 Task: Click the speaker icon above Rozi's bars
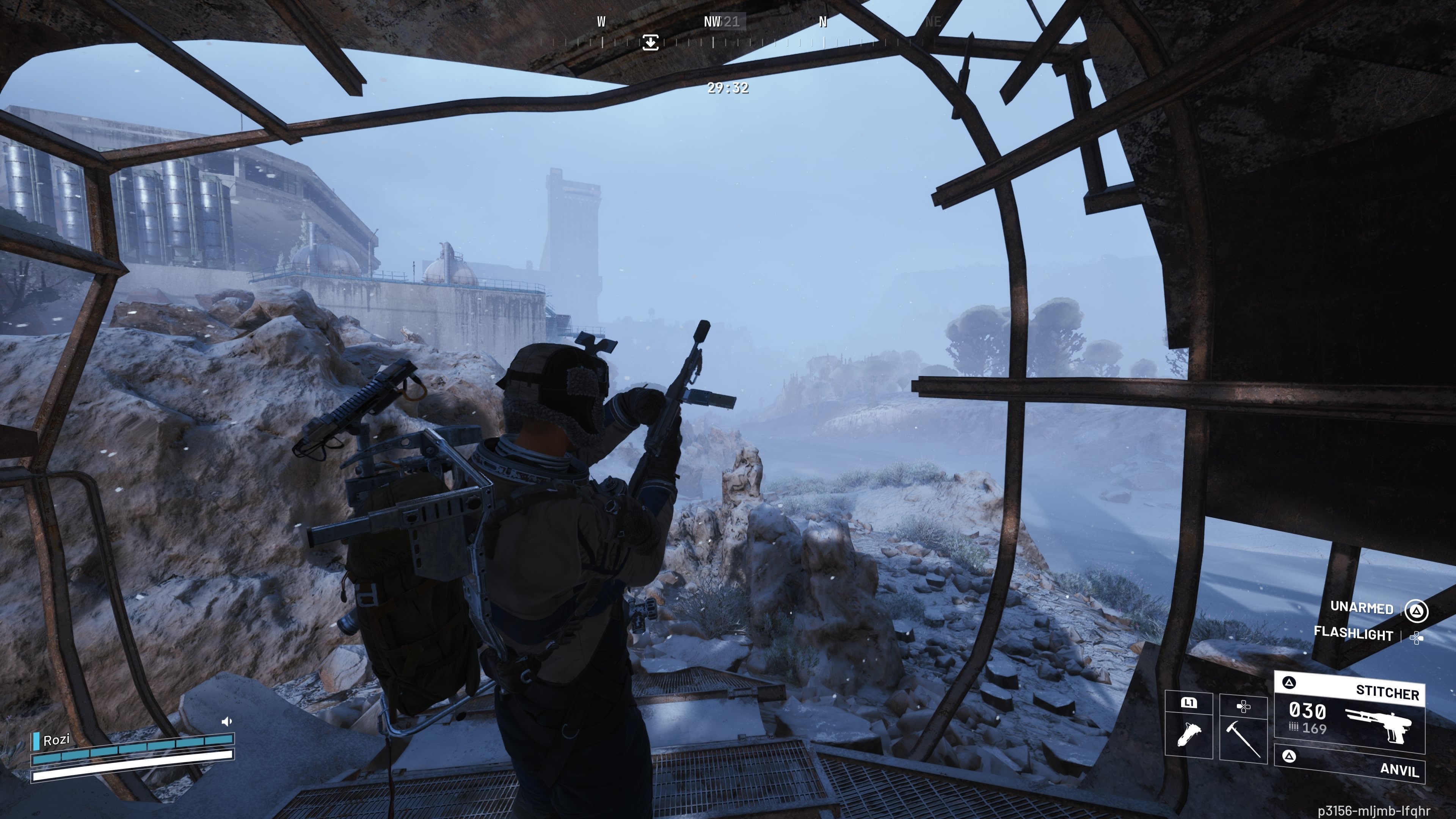click(x=227, y=721)
